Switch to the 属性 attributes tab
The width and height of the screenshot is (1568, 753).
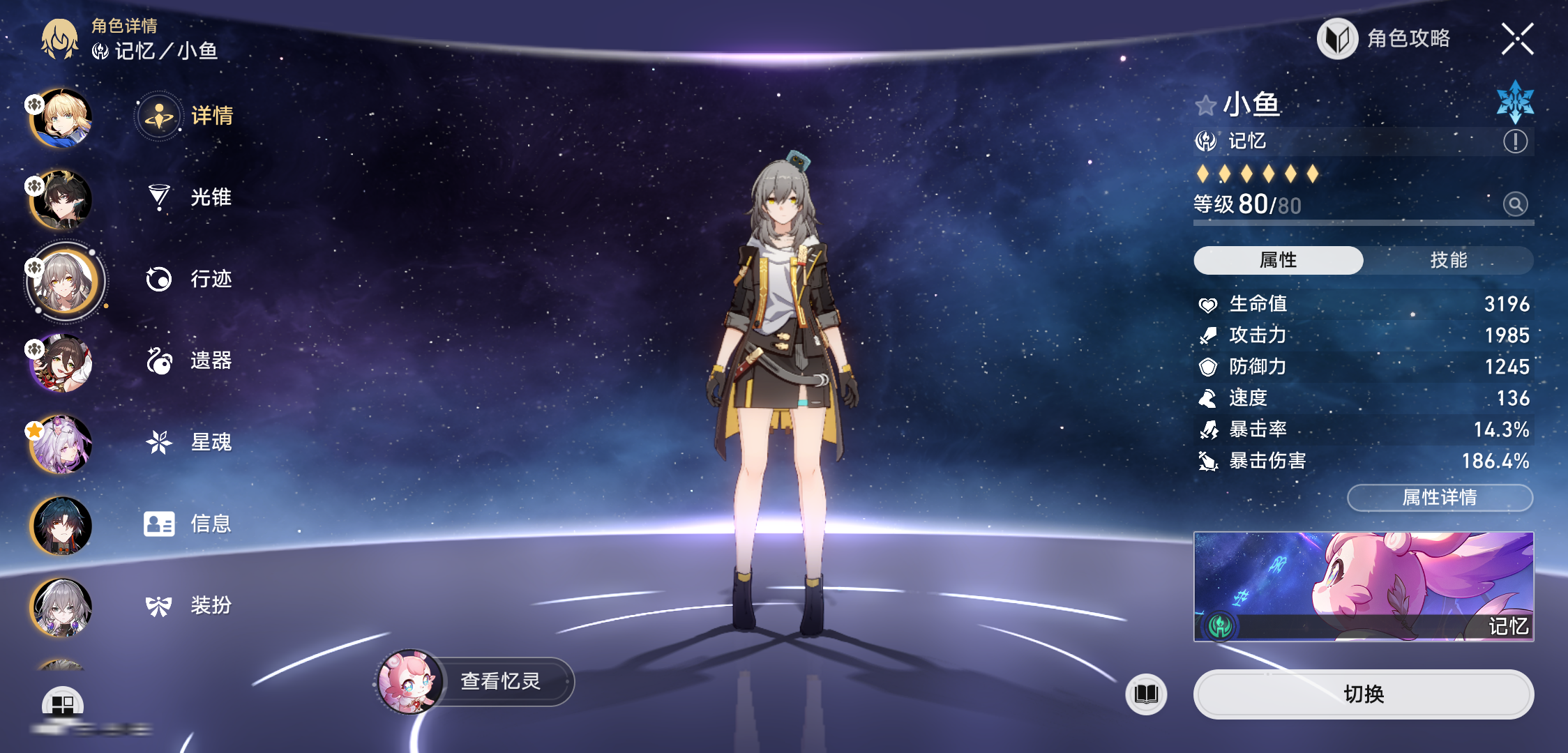pyautogui.click(x=1279, y=260)
